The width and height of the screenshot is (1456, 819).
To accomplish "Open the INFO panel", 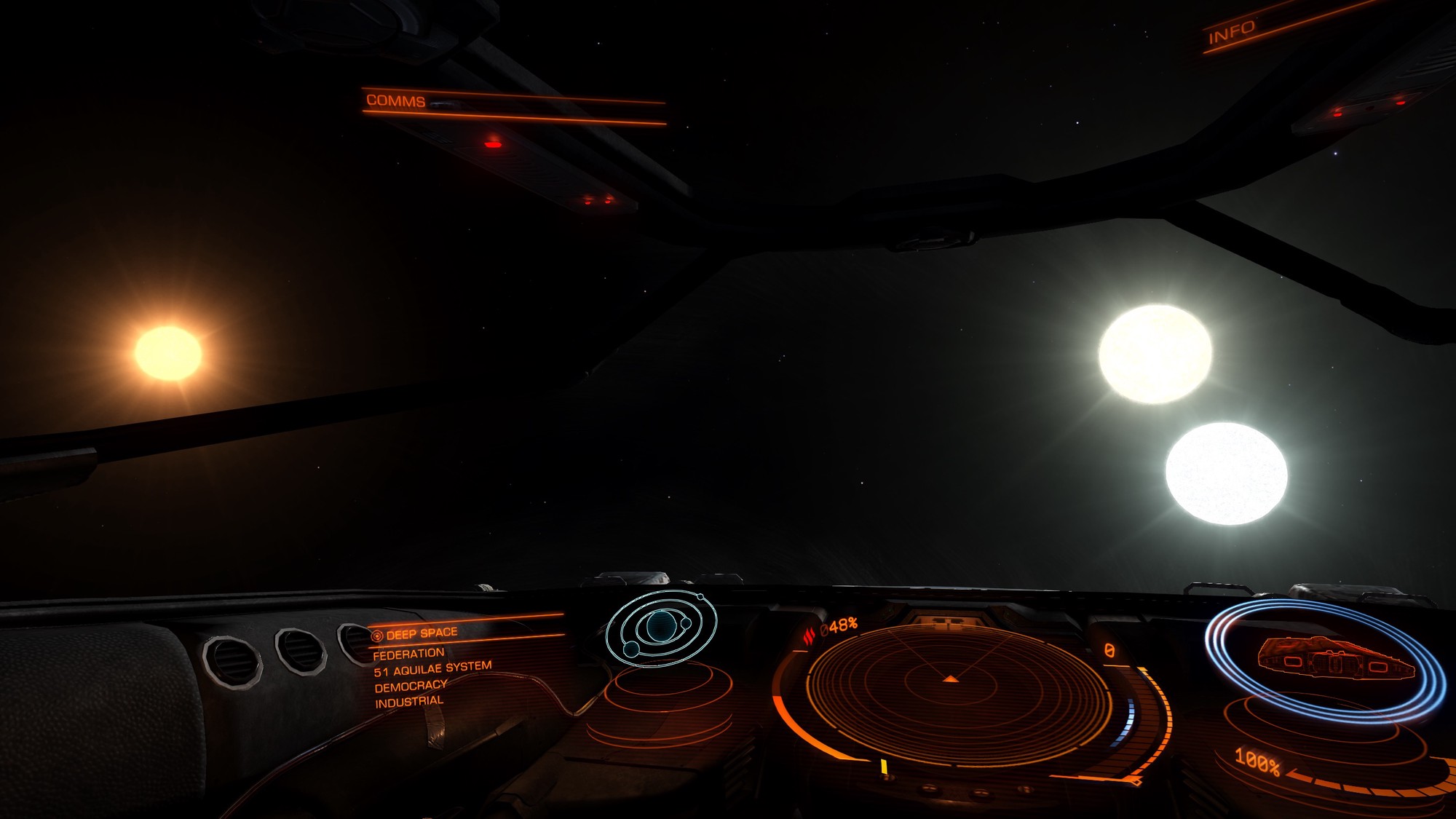I will pos(1232,32).
